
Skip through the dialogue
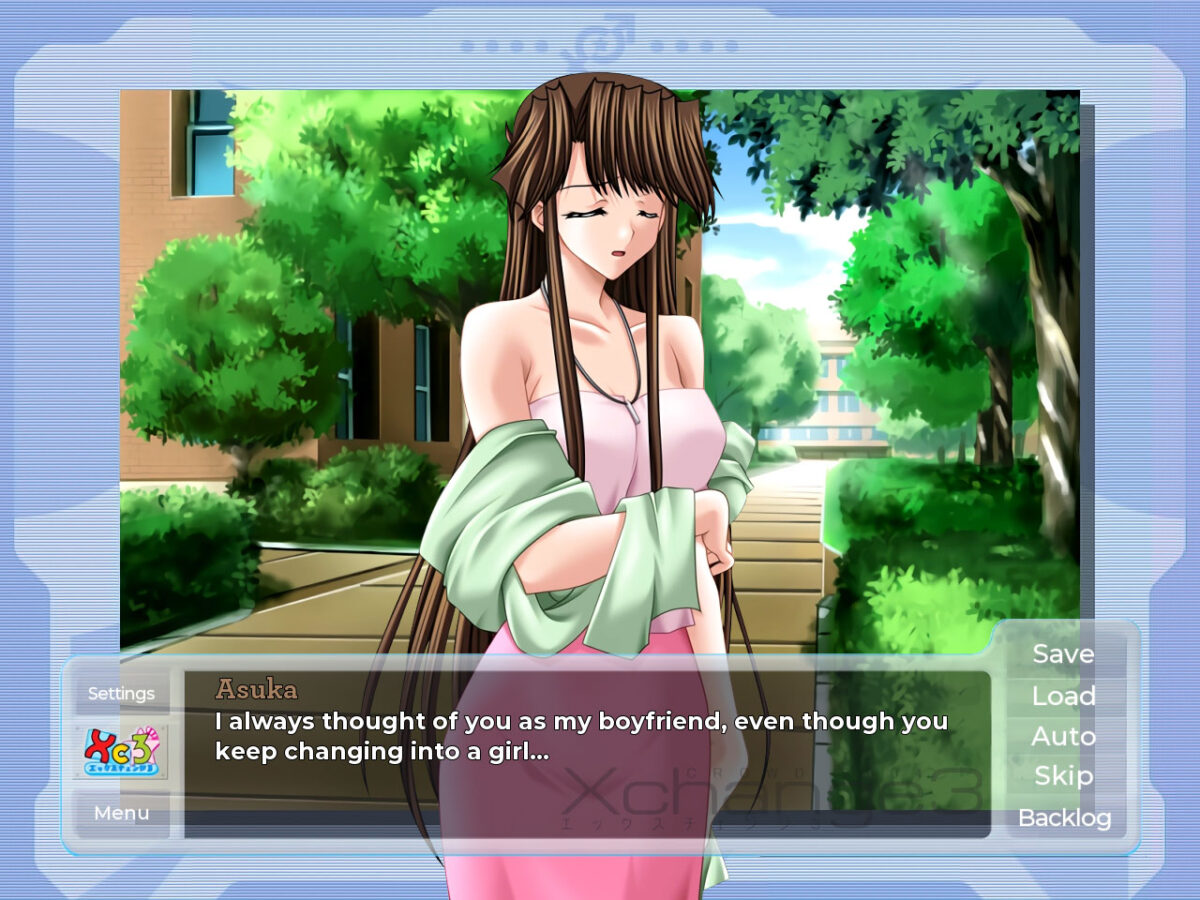point(1063,776)
